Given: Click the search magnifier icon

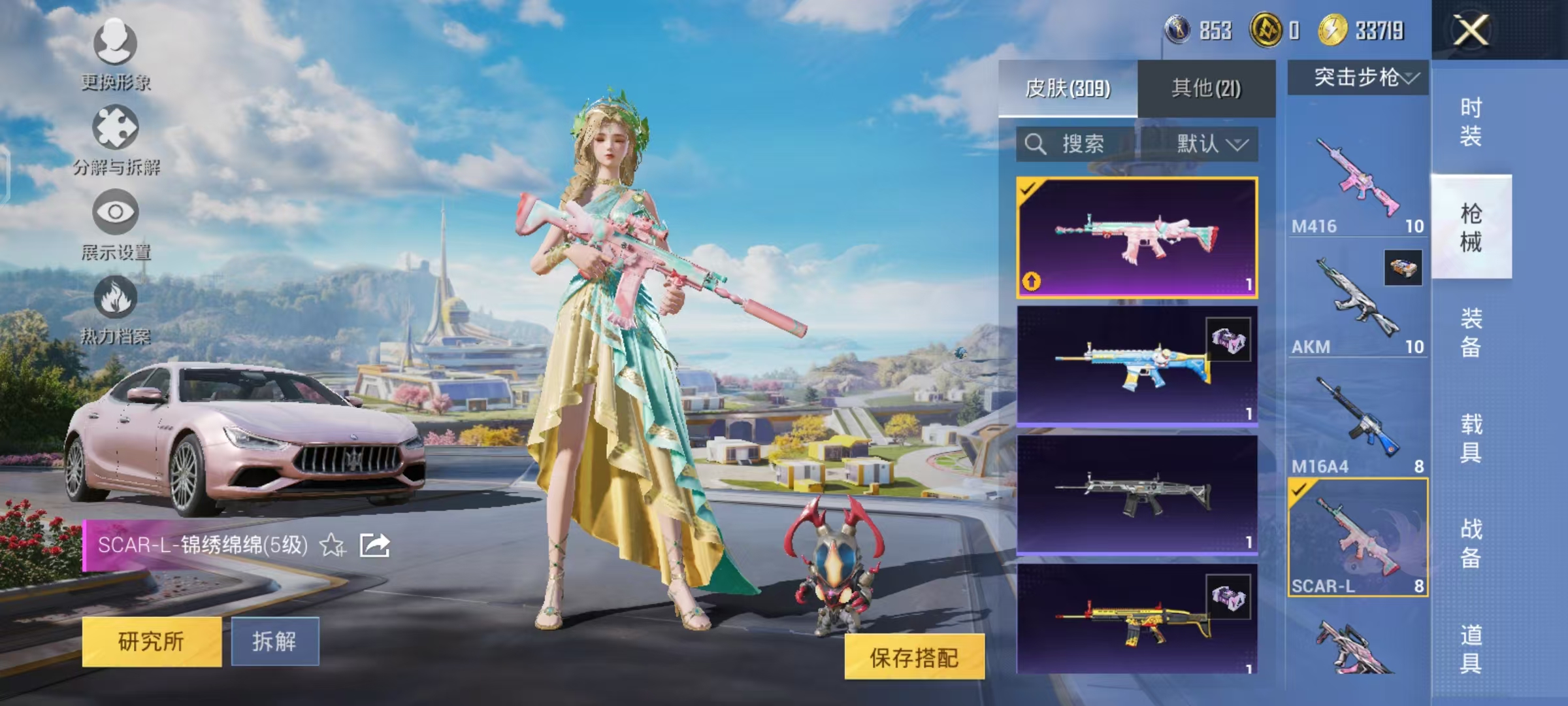Looking at the screenshot, I should pyautogui.click(x=1036, y=144).
